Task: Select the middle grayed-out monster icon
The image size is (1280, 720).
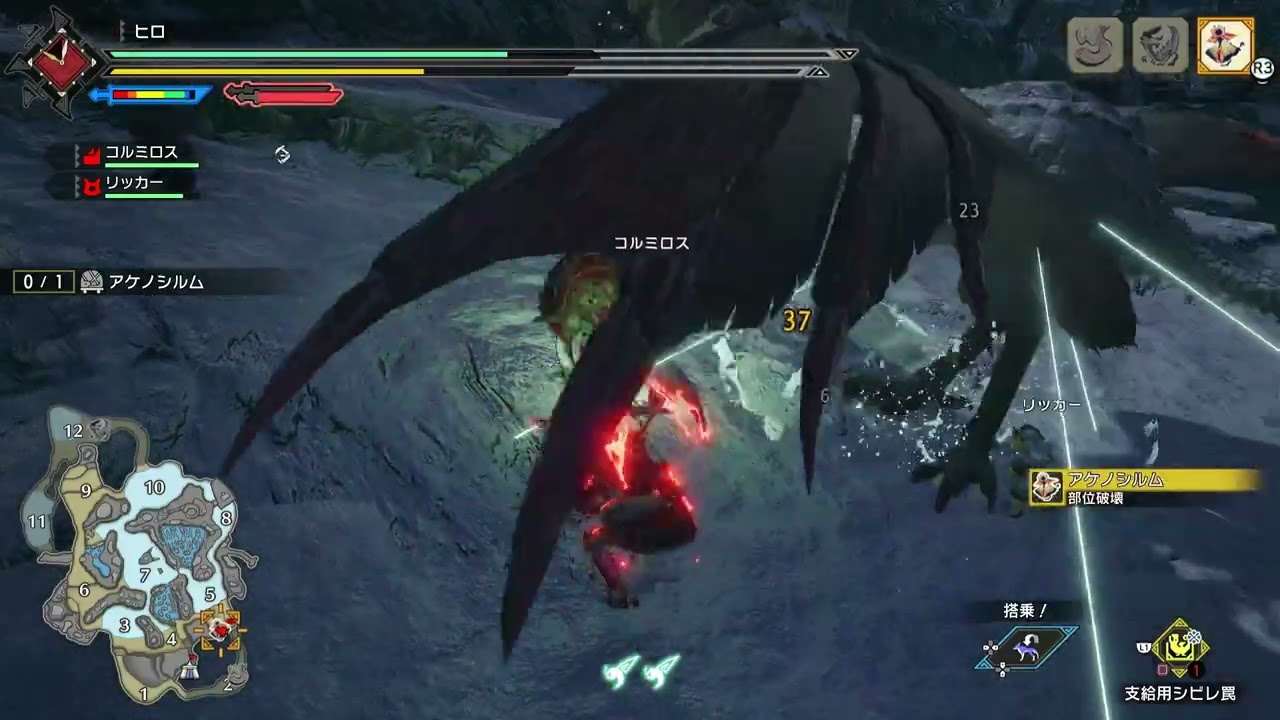Action: [x=1160, y=46]
